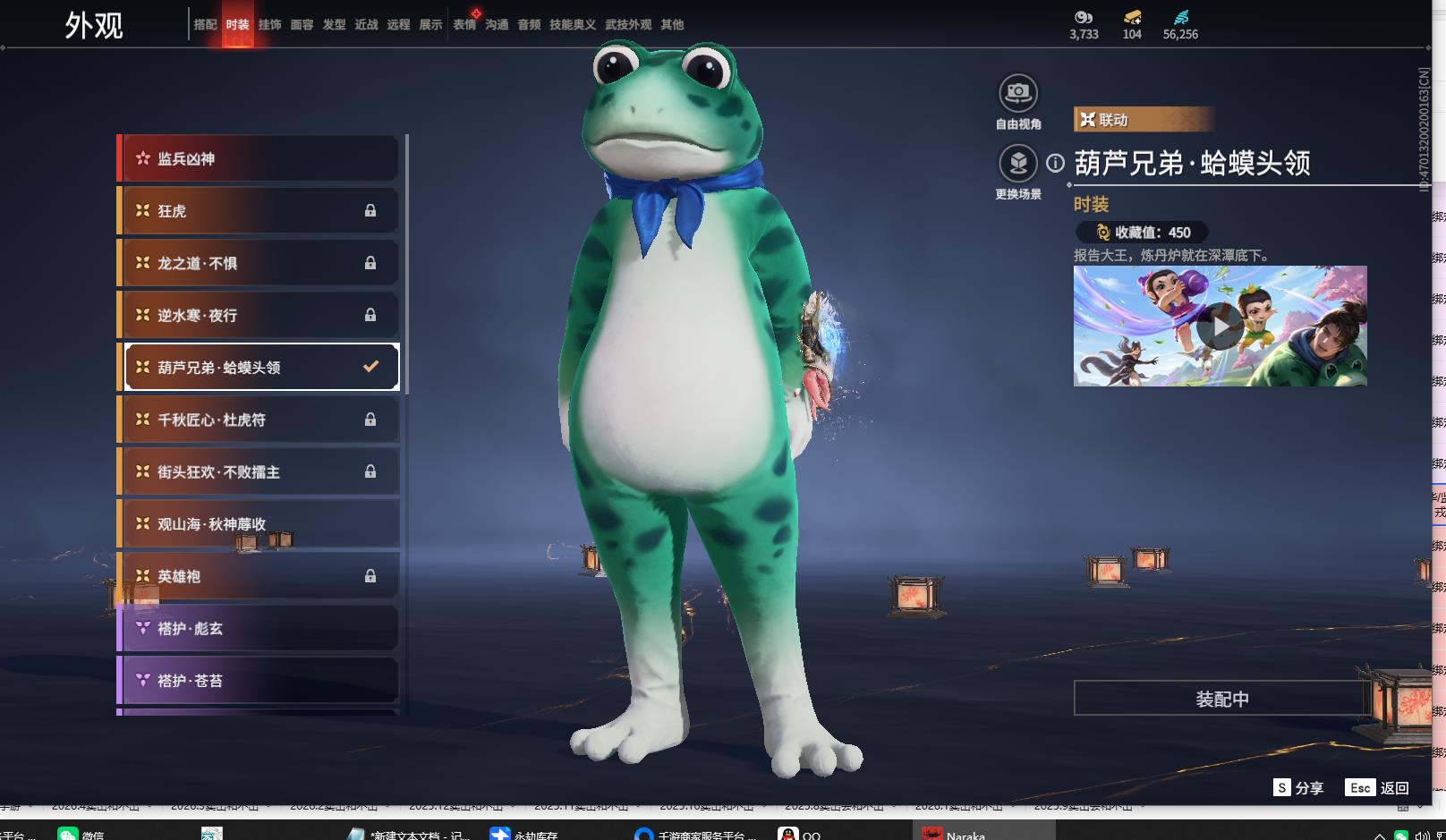
Task: Open the 更换场景 scene switcher
Action: (x=1017, y=164)
